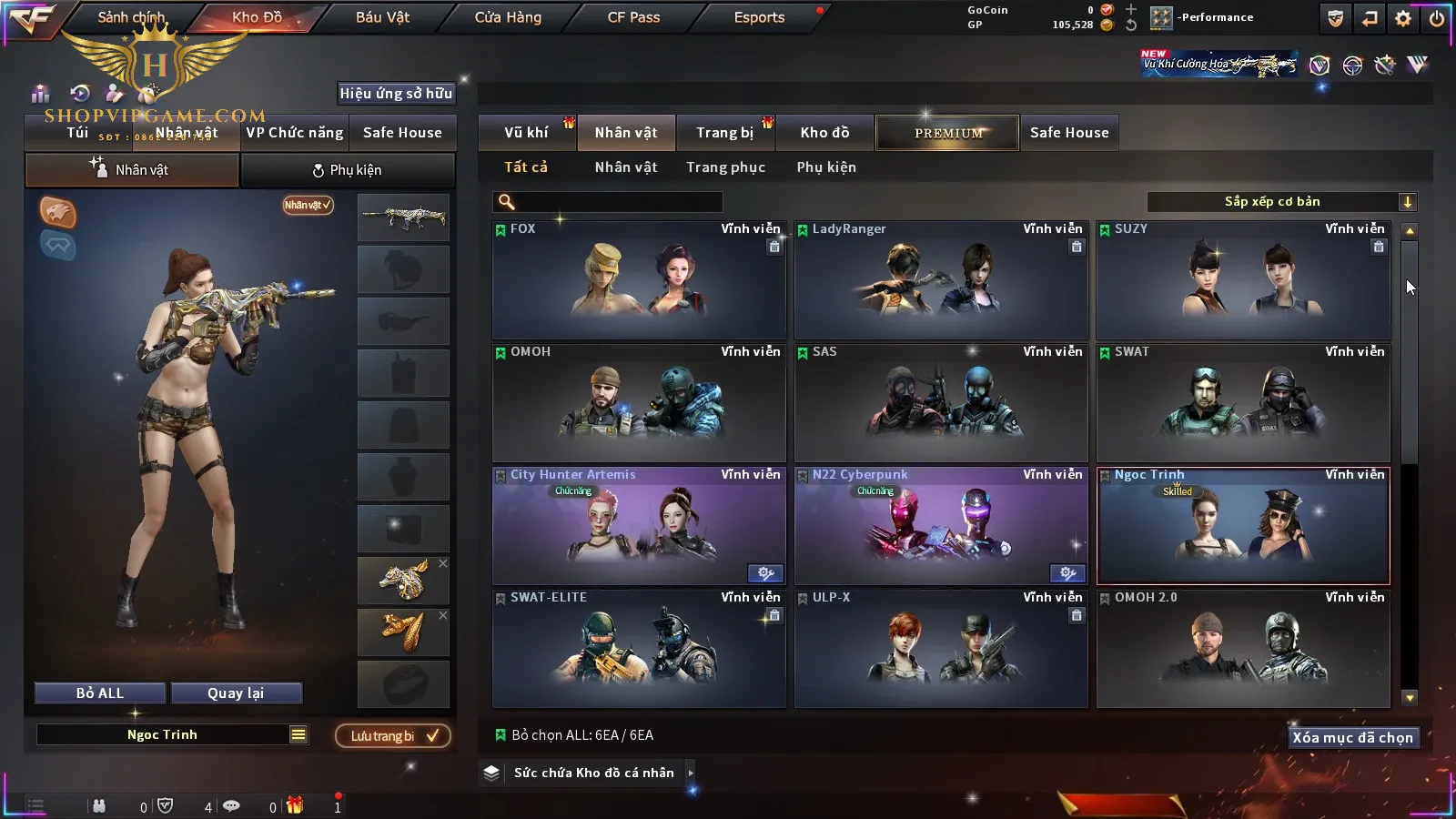Go to the CF Pass menu
This screenshot has width=1456, height=819.
633,17
